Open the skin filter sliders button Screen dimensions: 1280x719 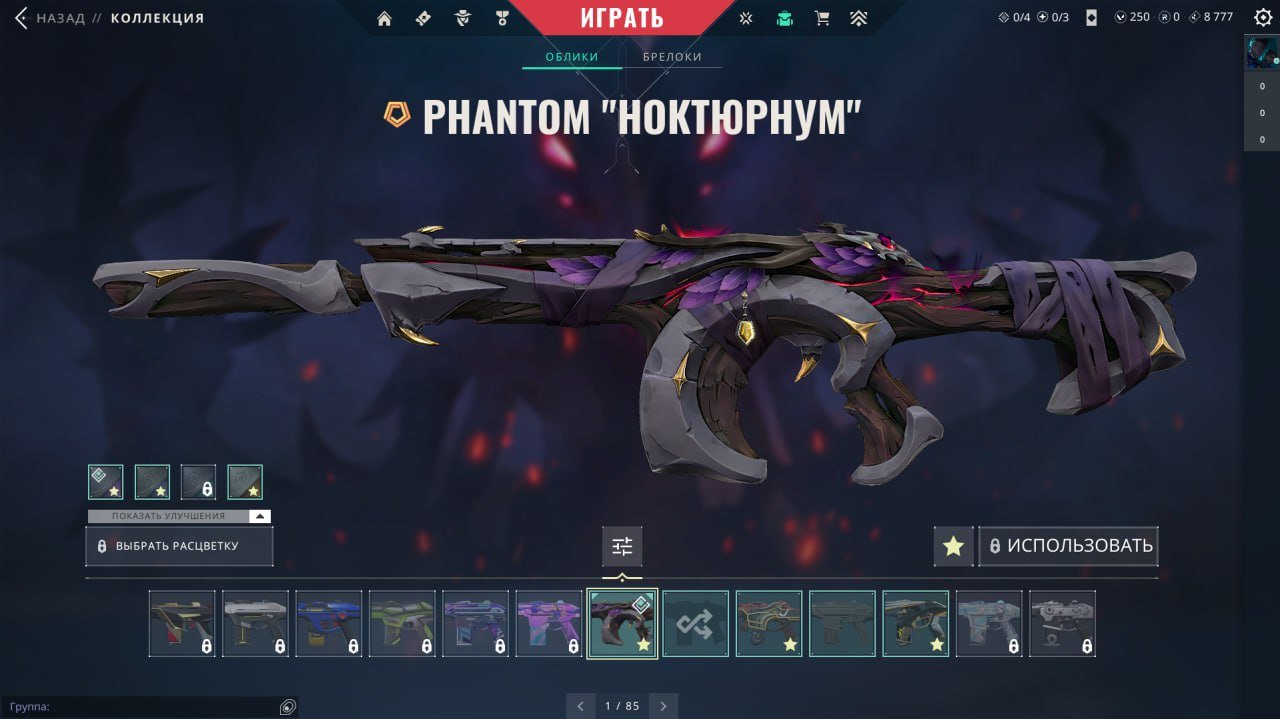pos(622,546)
